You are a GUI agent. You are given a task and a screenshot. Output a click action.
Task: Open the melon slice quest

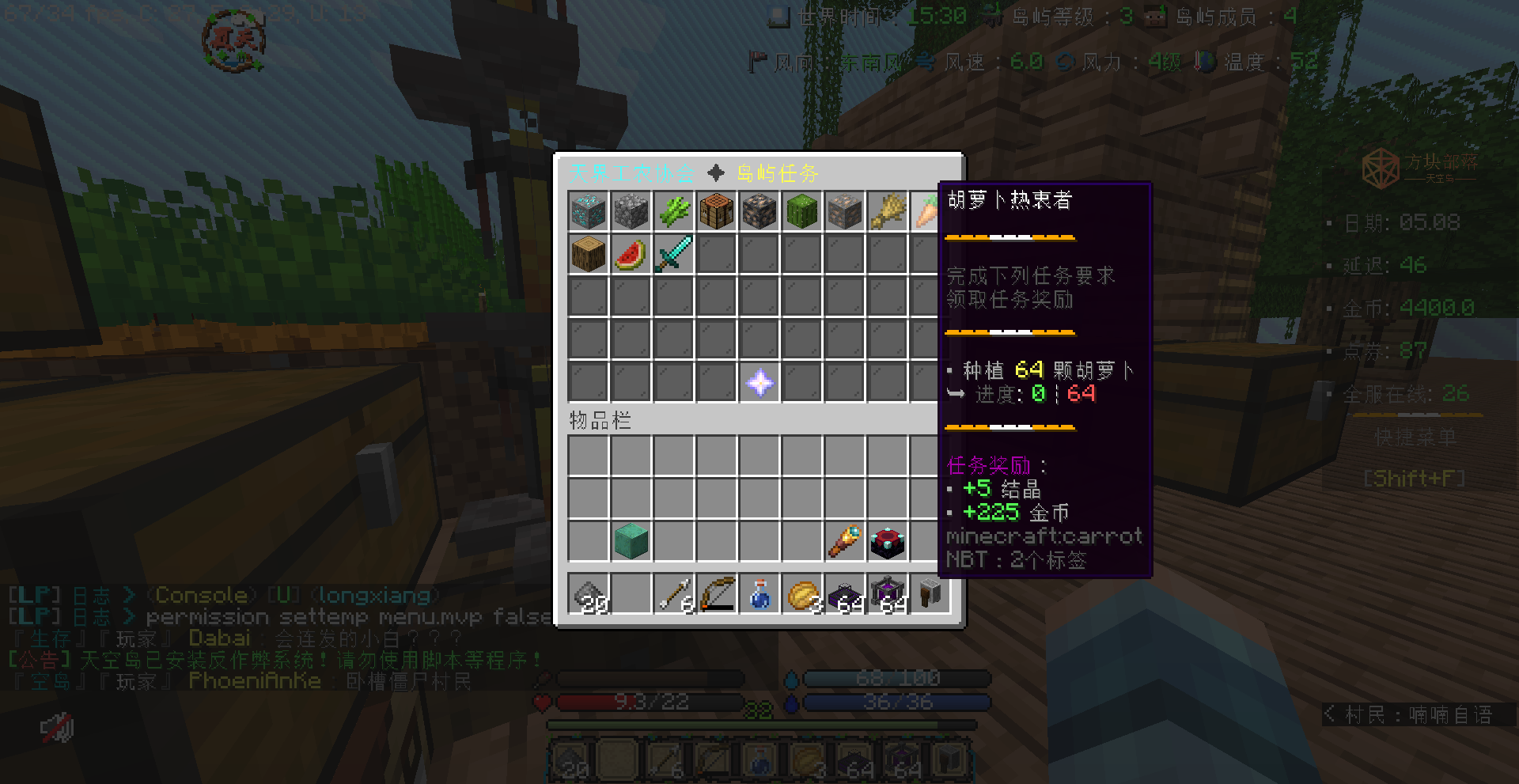coord(631,253)
